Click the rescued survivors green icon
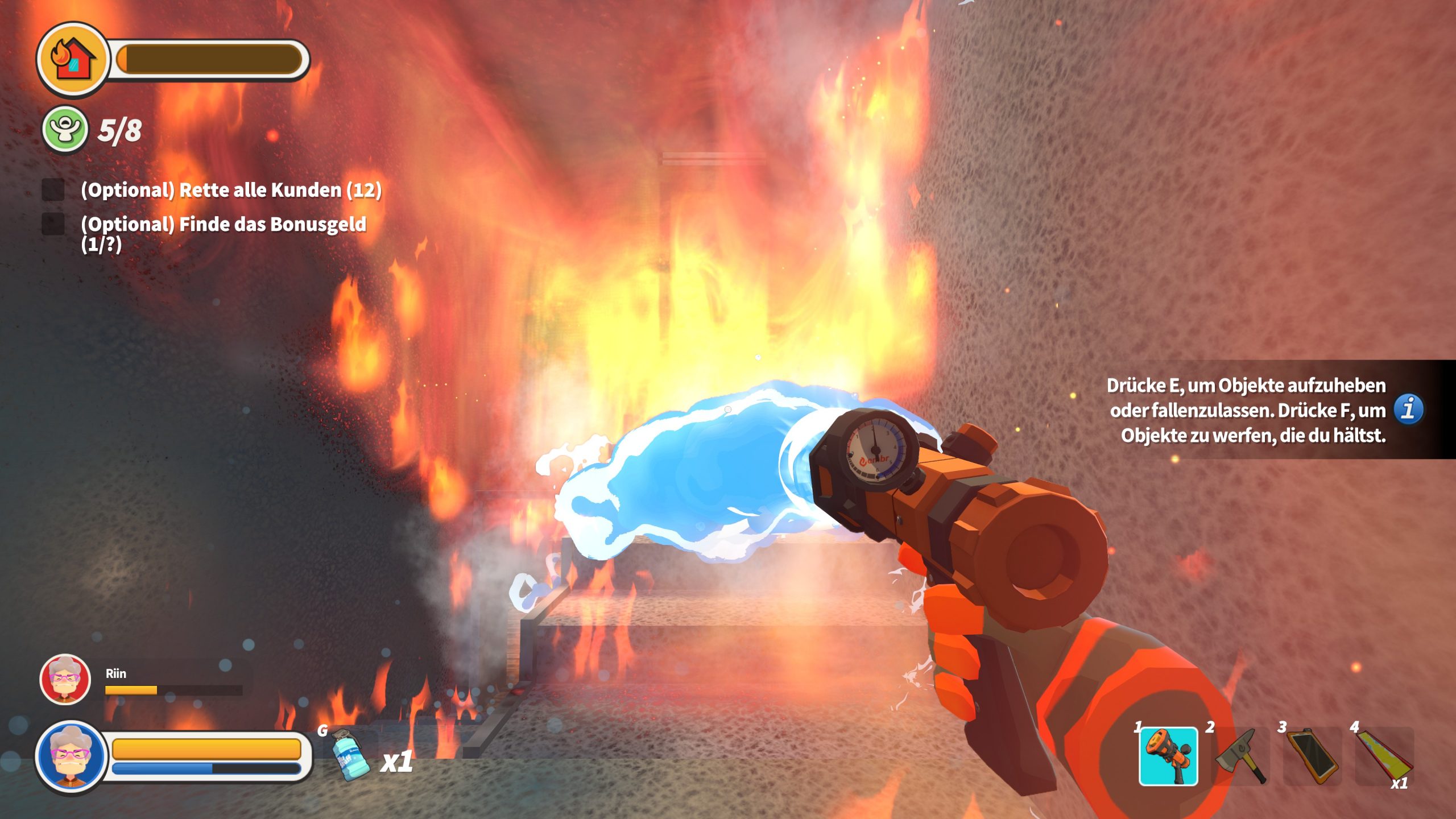The width and height of the screenshot is (1456, 819). coord(65,130)
